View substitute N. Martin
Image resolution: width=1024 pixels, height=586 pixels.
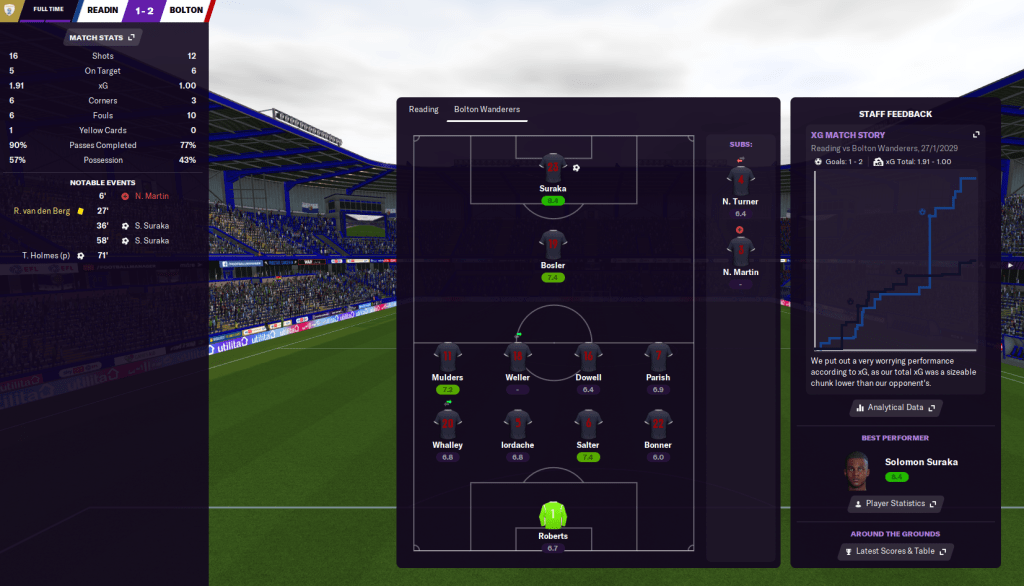(x=740, y=251)
